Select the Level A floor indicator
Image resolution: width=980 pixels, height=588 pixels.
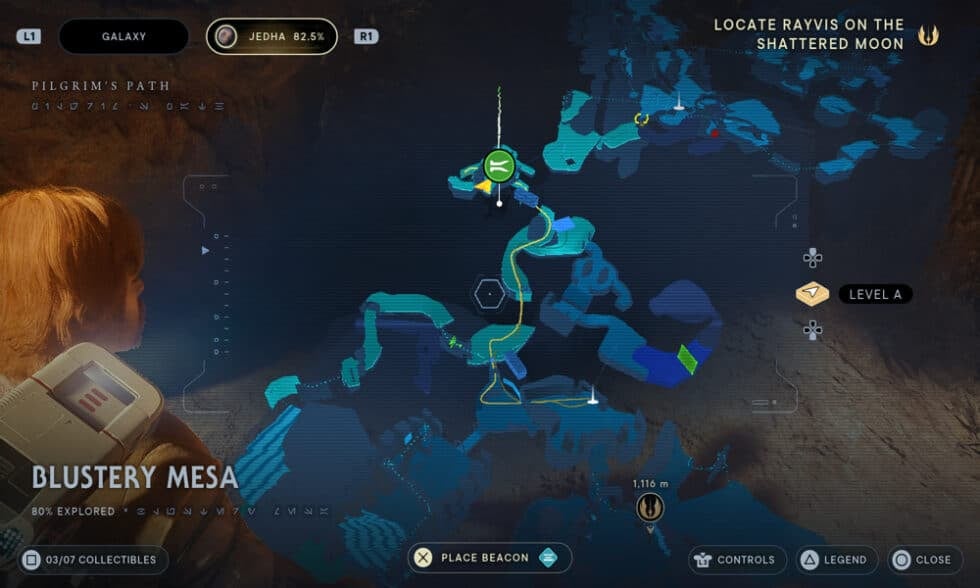pos(853,294)
